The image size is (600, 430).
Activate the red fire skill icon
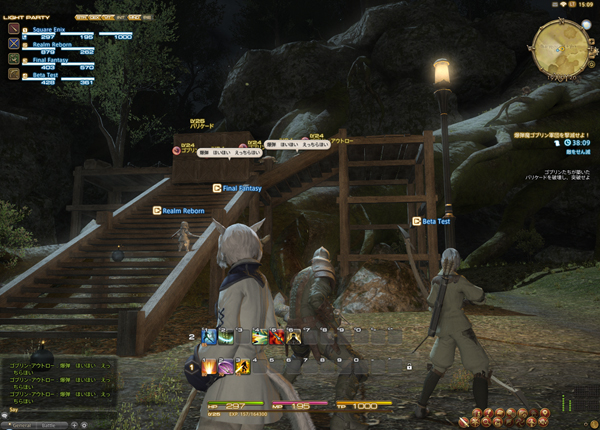click(276, 338)
